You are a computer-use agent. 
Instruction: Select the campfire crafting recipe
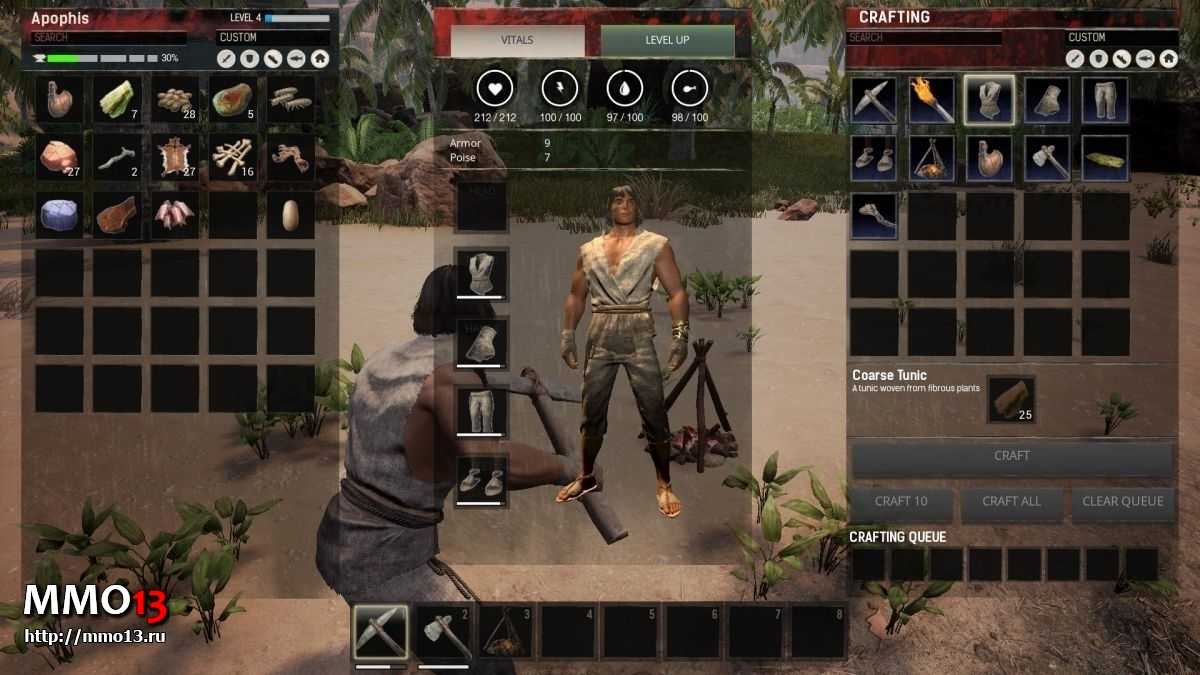[x=931, y=158]
